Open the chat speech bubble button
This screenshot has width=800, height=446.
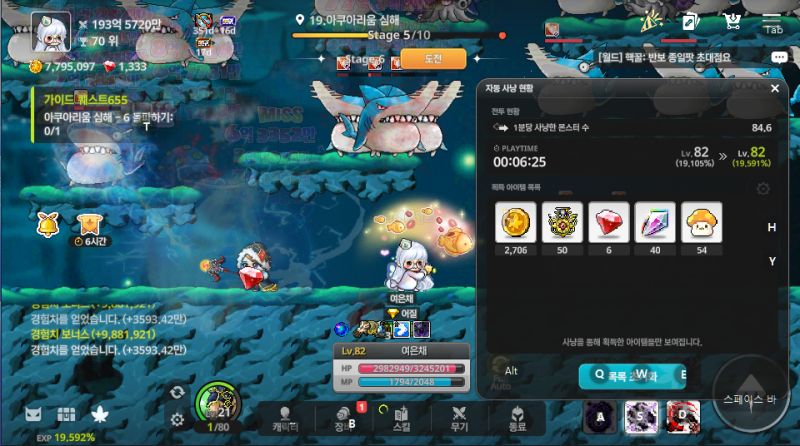(x=779, y=58)
